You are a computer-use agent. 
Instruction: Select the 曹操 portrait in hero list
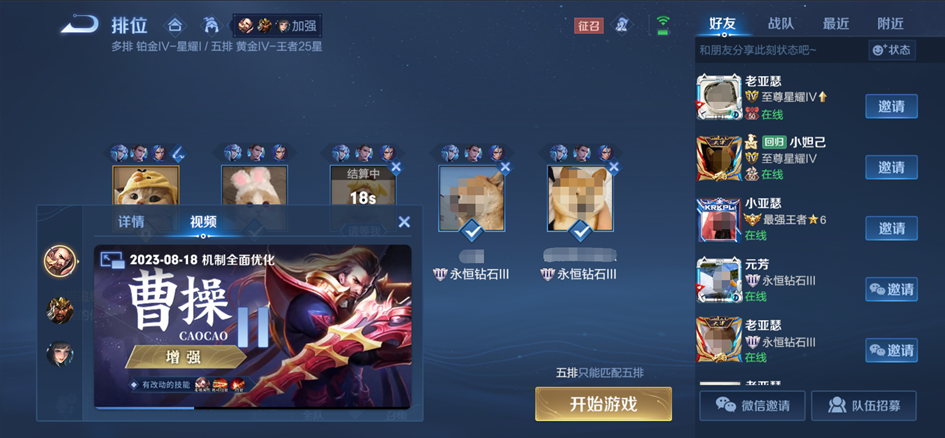click(60, 262)
